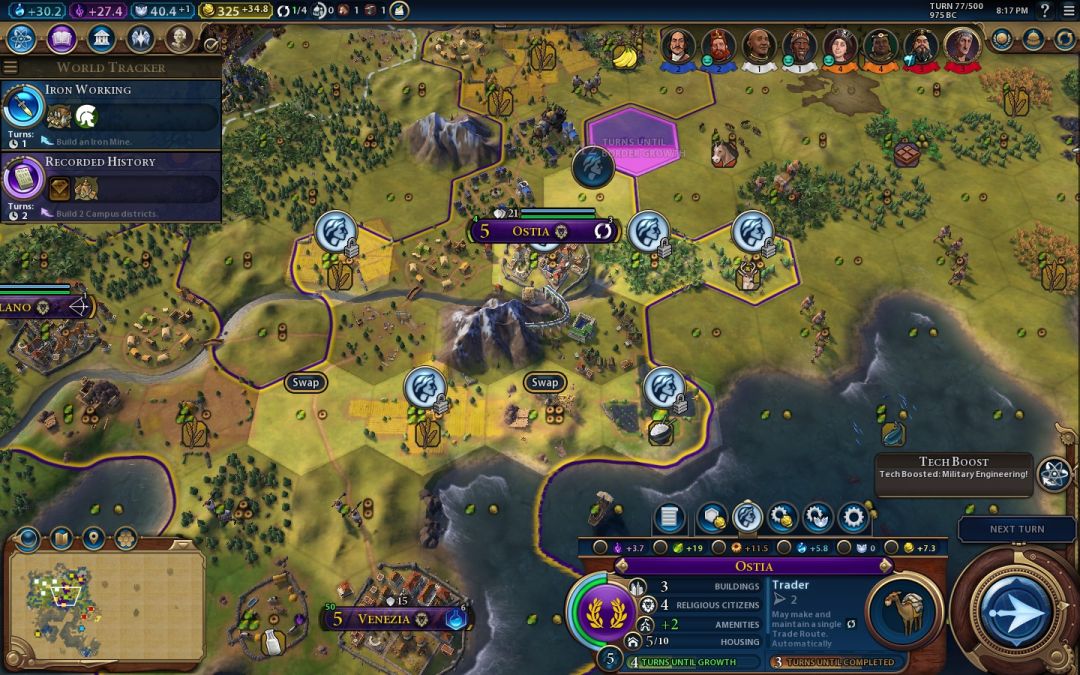This screenshot has height=675, width=1080.
Task: Open the Technology tree button
Action: pyautogui.click(x=22, y=39)
